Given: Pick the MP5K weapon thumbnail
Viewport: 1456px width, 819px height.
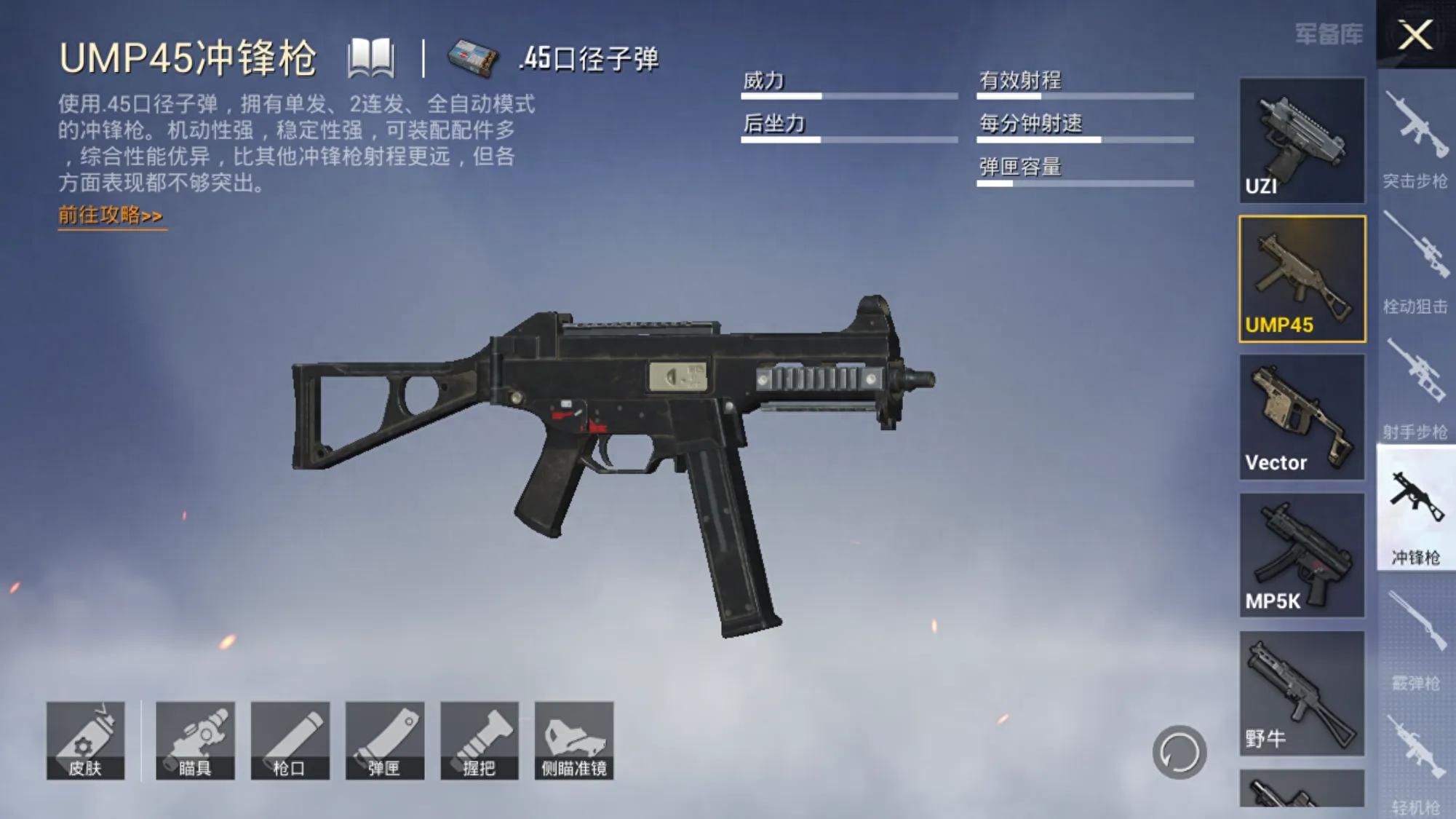Looking at the screenshot, I should (x=1302, y=555).
